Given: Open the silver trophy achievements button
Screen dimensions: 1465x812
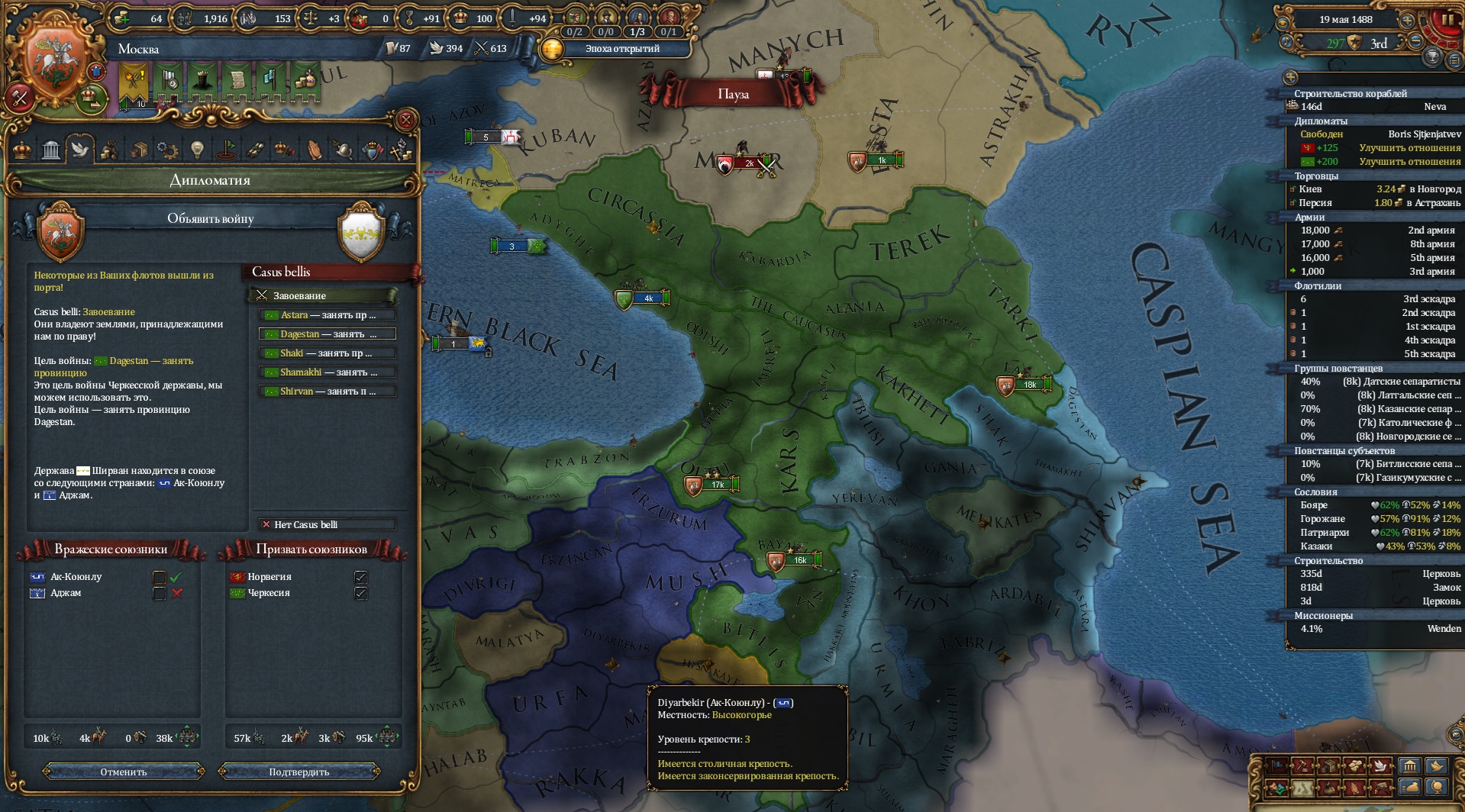Looking at the screenshot, I should point(1432,56).
